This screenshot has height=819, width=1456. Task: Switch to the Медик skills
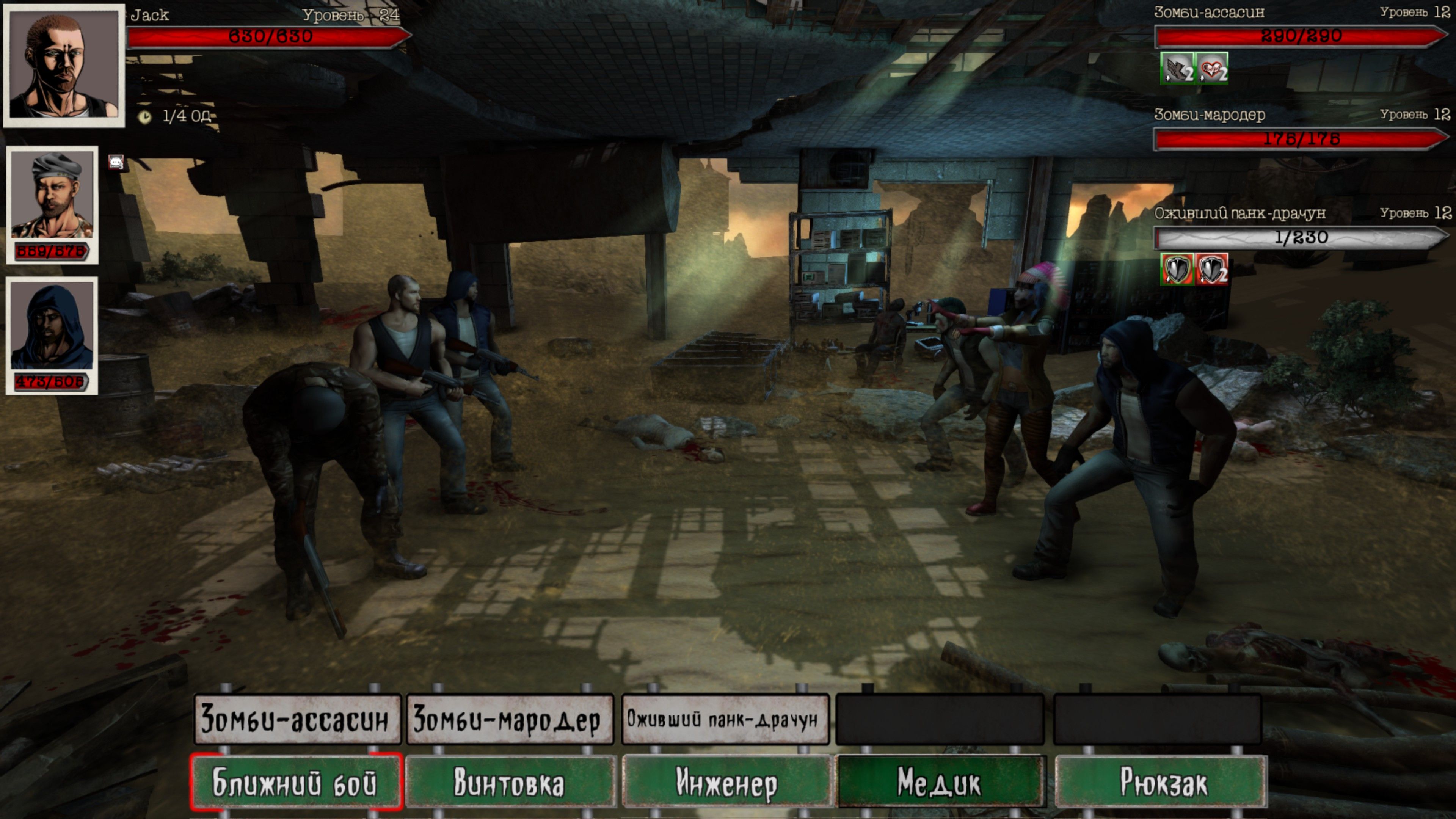pos(940,782)
